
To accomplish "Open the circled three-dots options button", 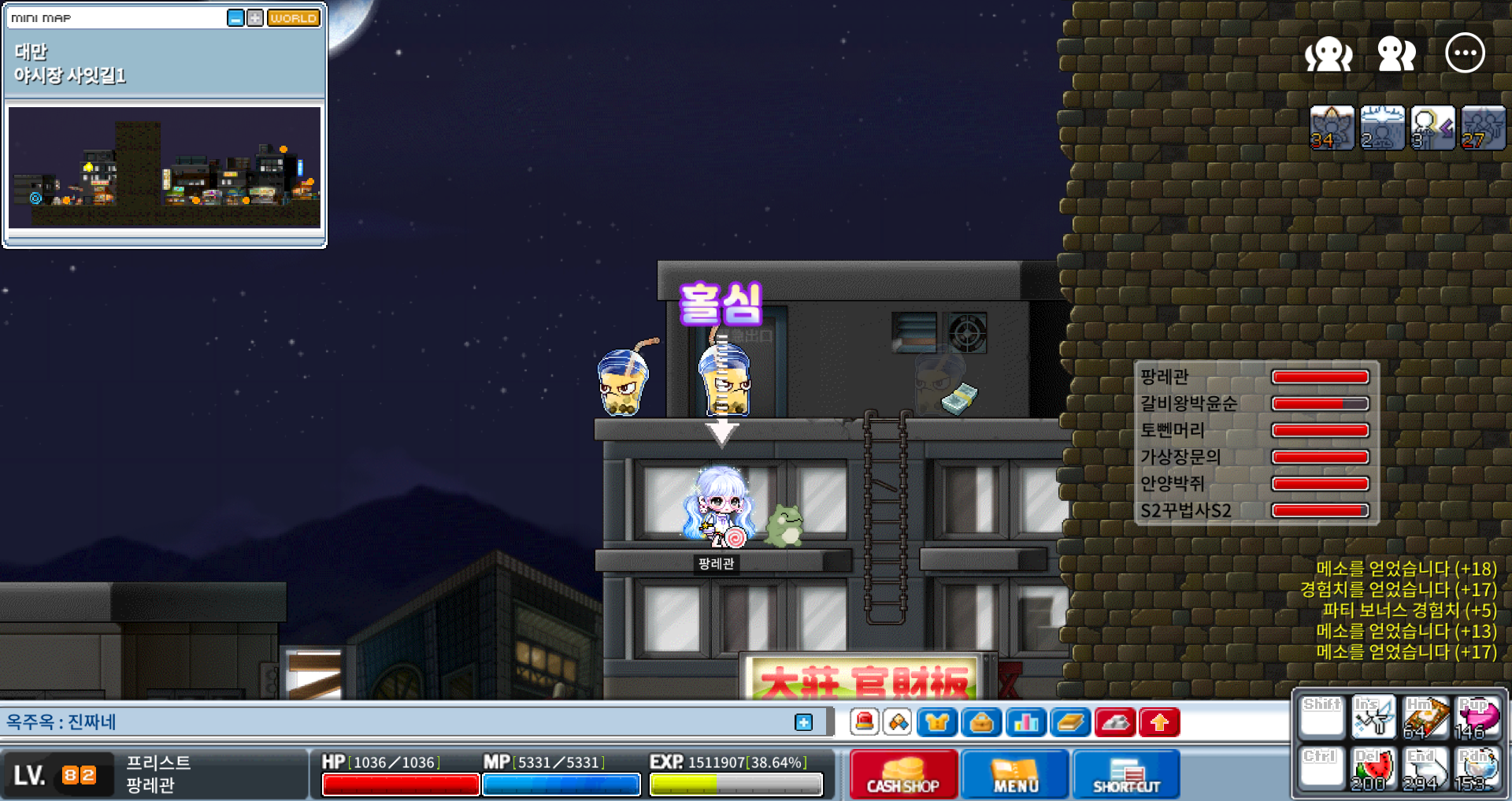I will [x=1465, y=54].
